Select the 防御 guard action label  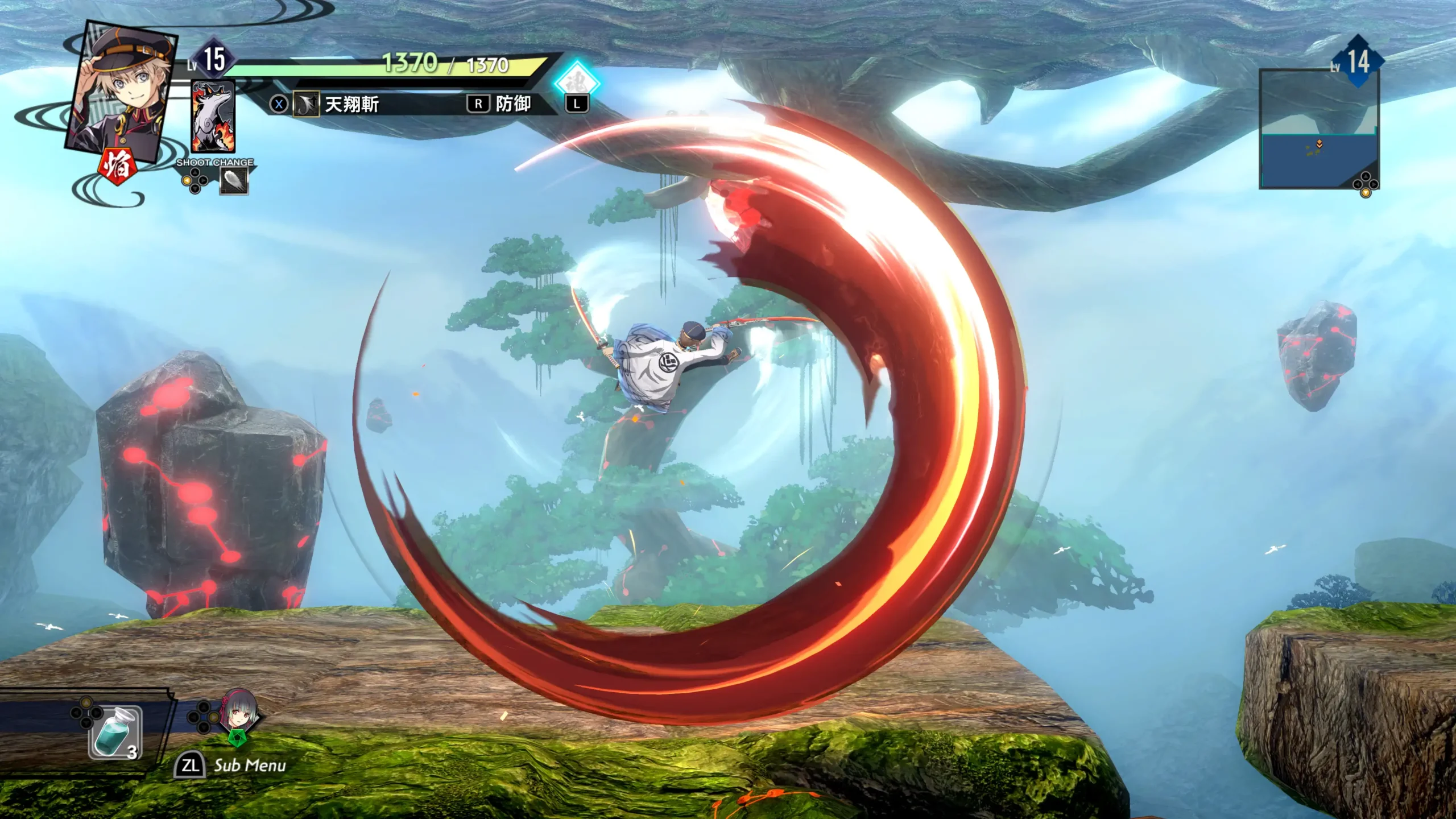(512, 104)
